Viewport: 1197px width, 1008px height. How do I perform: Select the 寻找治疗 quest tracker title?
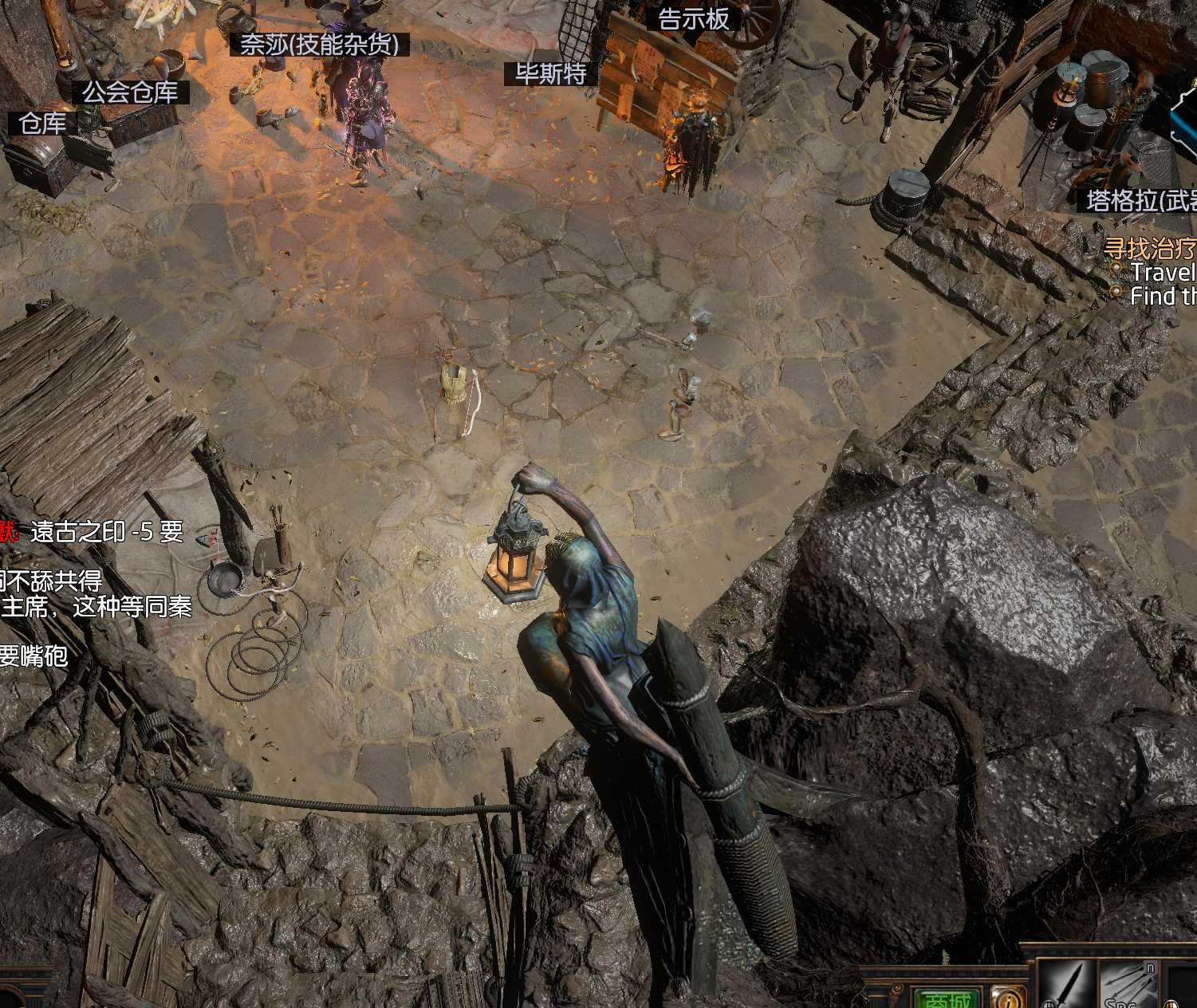[x=1149, y=248]
